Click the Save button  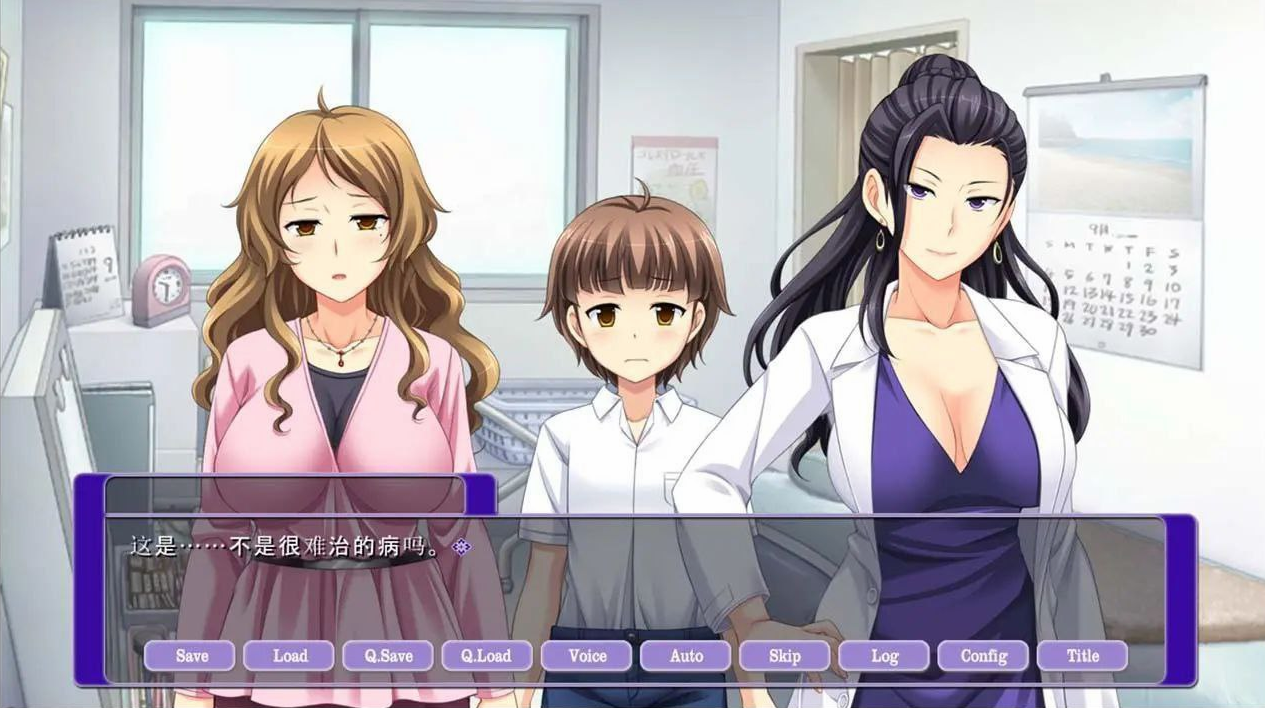coord(190,656)
